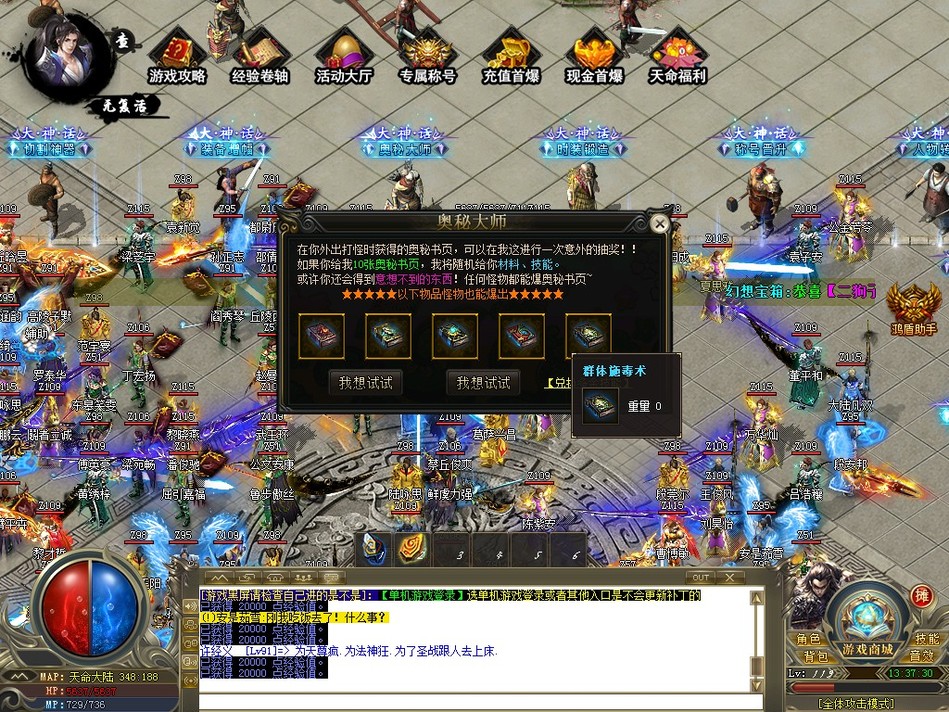Open the 专属称号 exclusive title menu
949x712 pixels.
(x=427, y=56)
